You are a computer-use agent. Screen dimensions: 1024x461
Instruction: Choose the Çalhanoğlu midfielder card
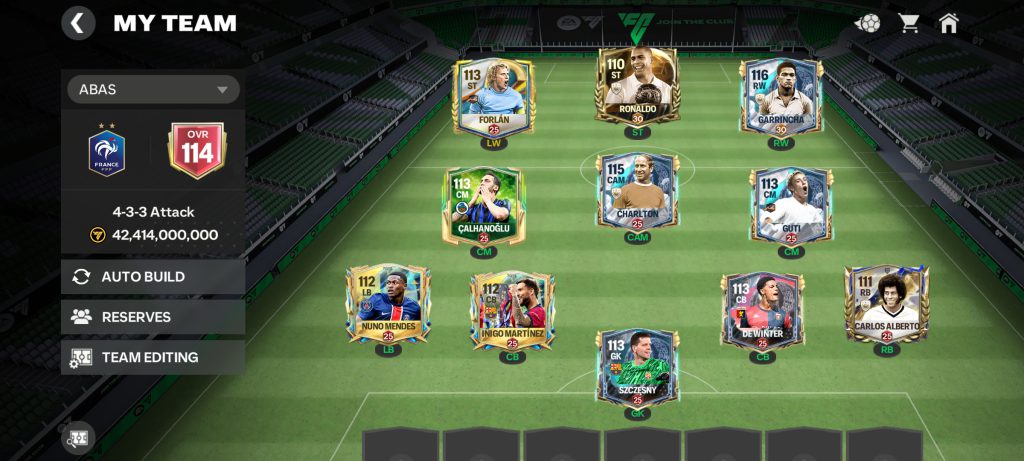click(x=483, y=205)
